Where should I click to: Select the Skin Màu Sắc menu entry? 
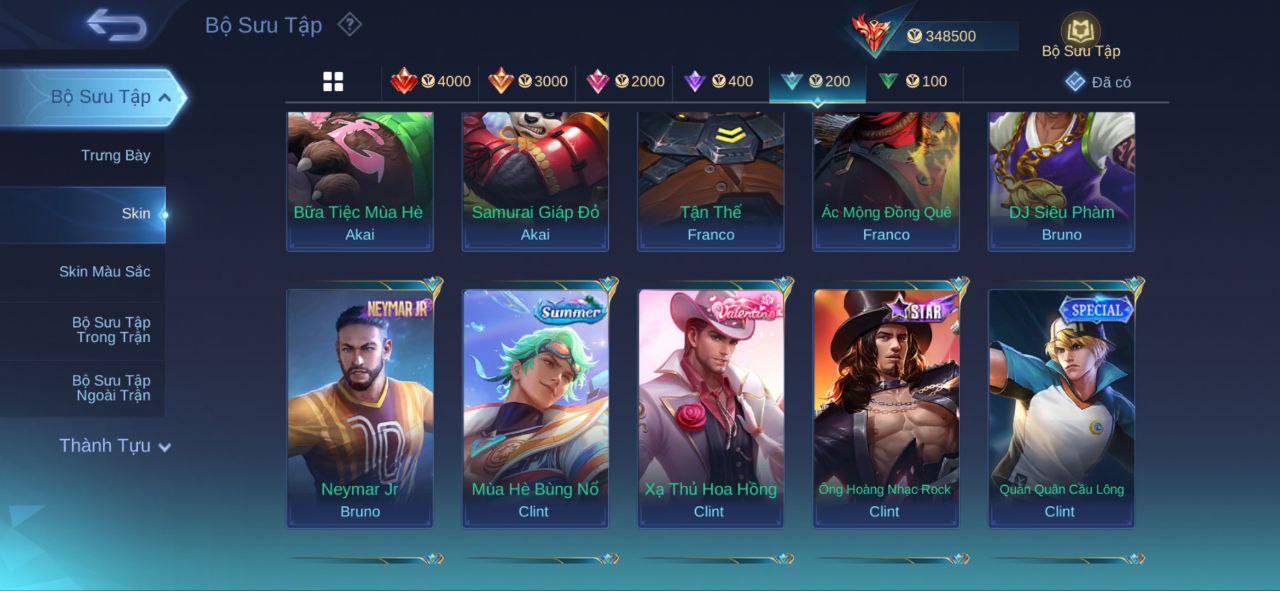[x=104, y=272]
